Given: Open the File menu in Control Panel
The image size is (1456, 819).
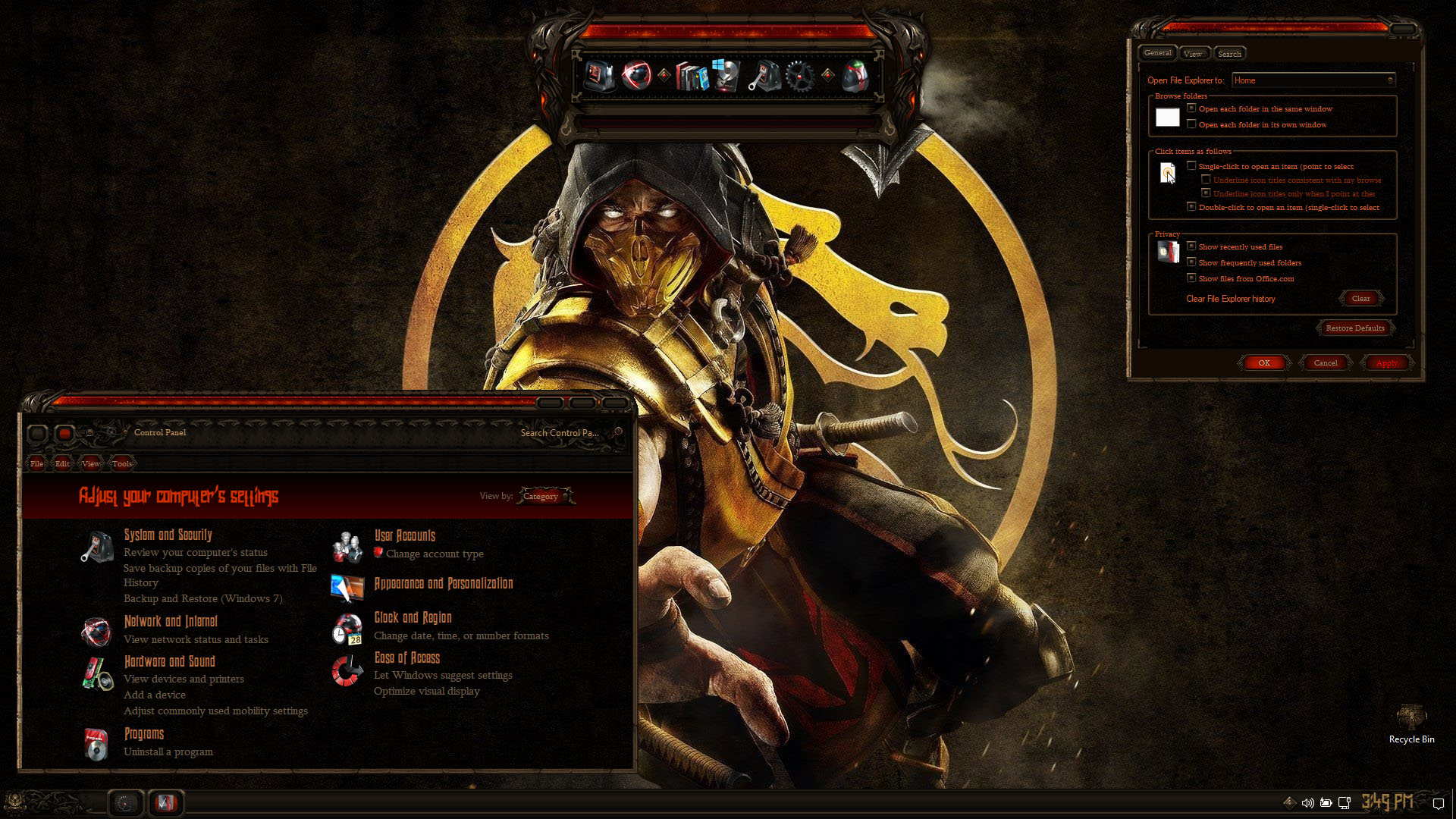Looking at the screenshot, I should [x=36, y=463].
